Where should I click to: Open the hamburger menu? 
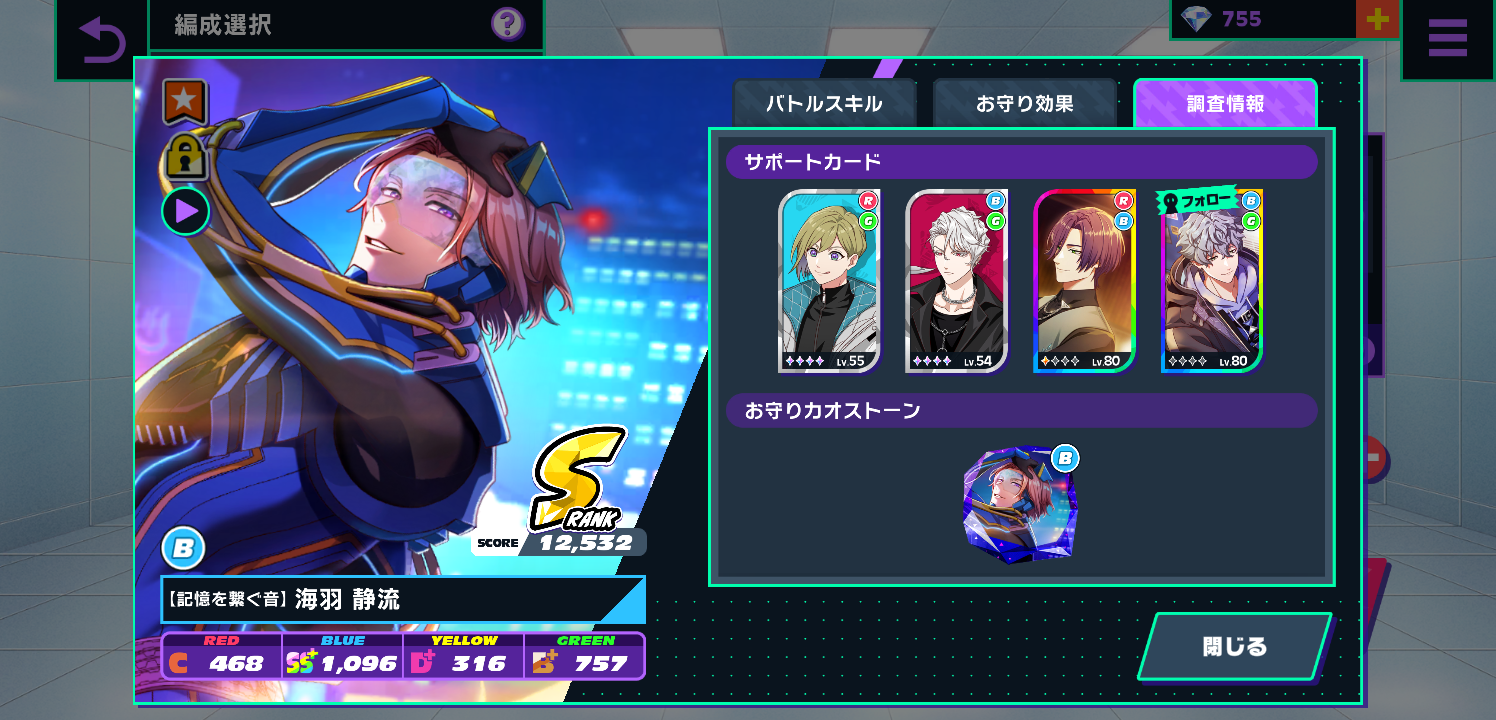[x=1447, y=40]
